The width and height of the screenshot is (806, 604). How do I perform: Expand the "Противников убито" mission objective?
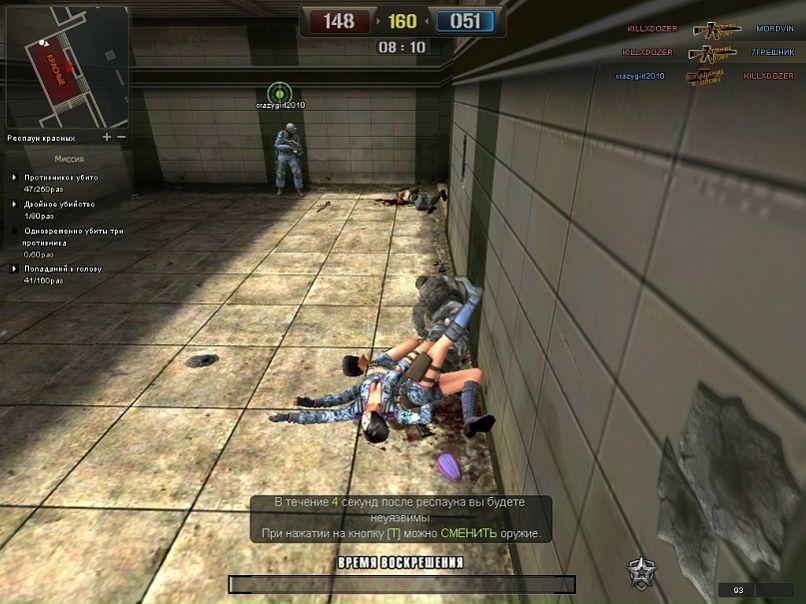tap(14, 177)
